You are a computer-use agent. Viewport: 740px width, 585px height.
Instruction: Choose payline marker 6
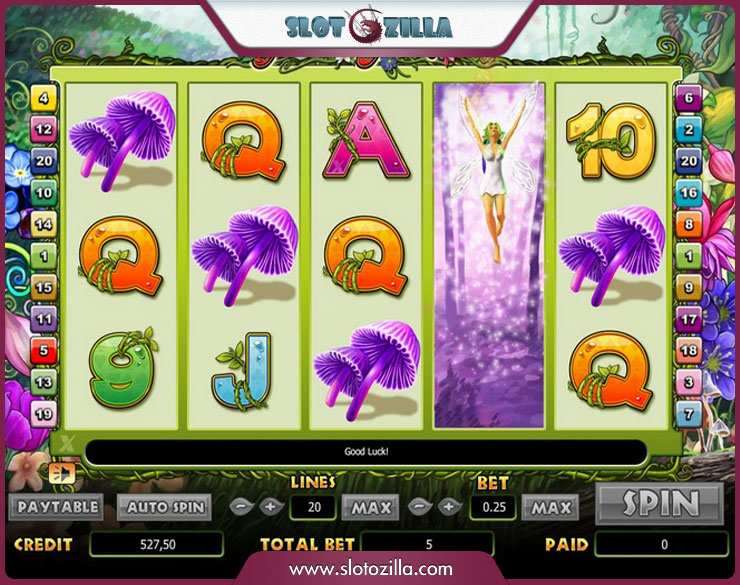click(688, 99)
